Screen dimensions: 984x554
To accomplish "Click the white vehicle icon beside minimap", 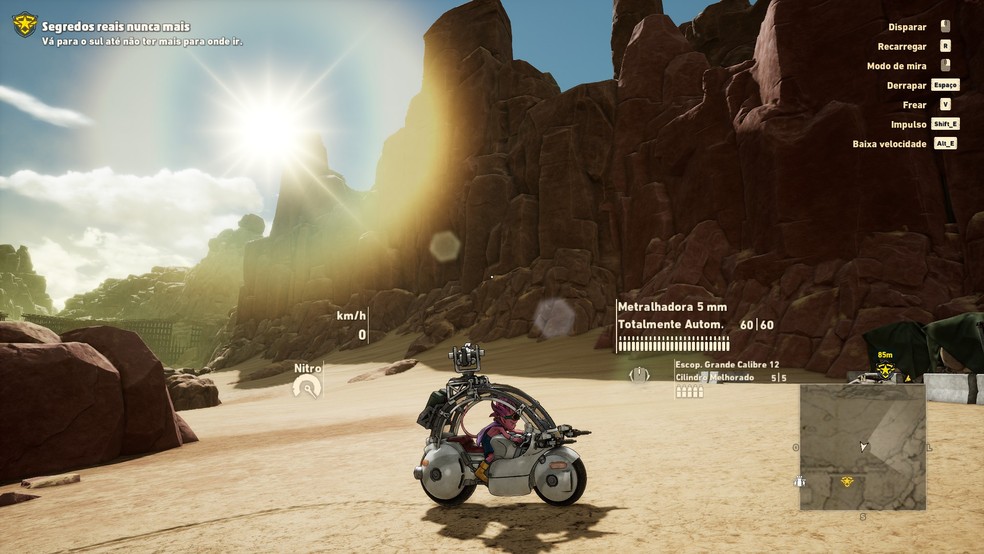I will tap(799, 482).
